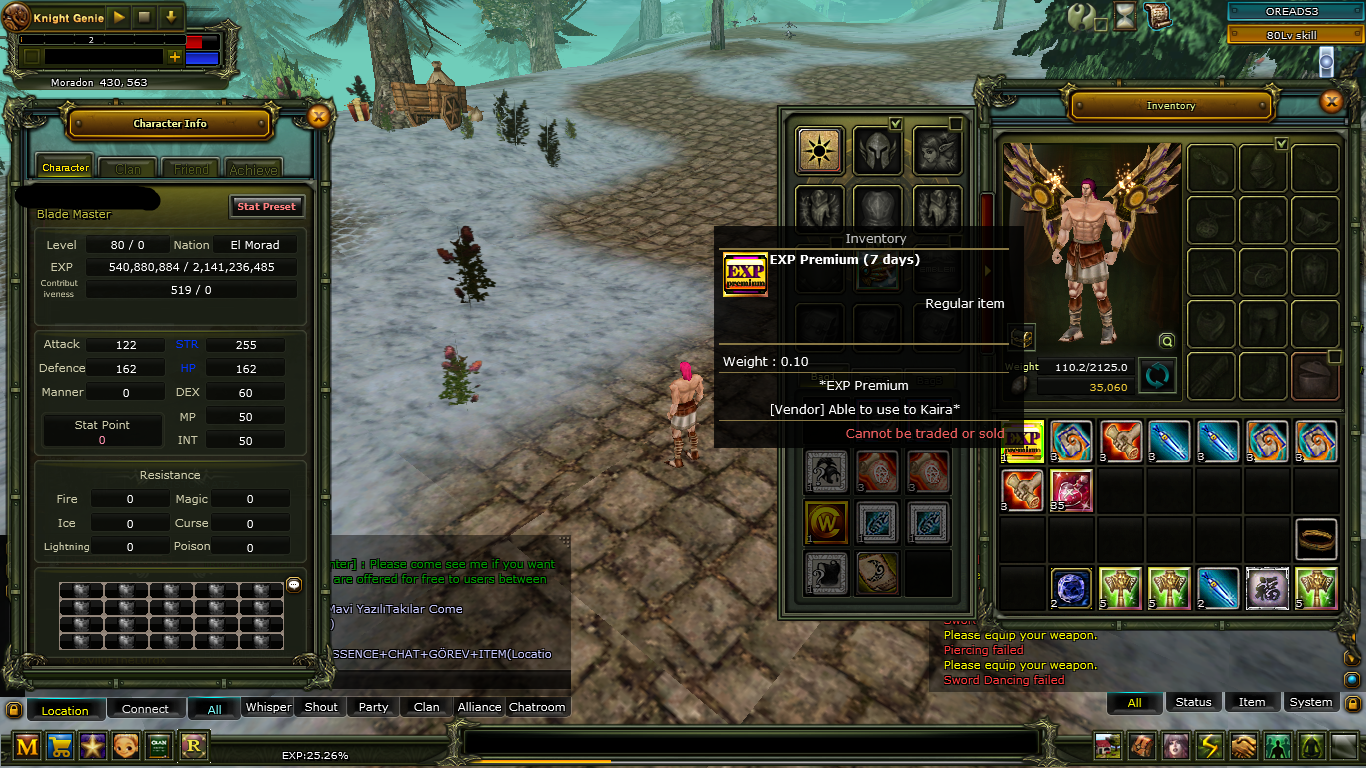
Task: Click the R rank icon on taskbar
Action: pos(192,746)
